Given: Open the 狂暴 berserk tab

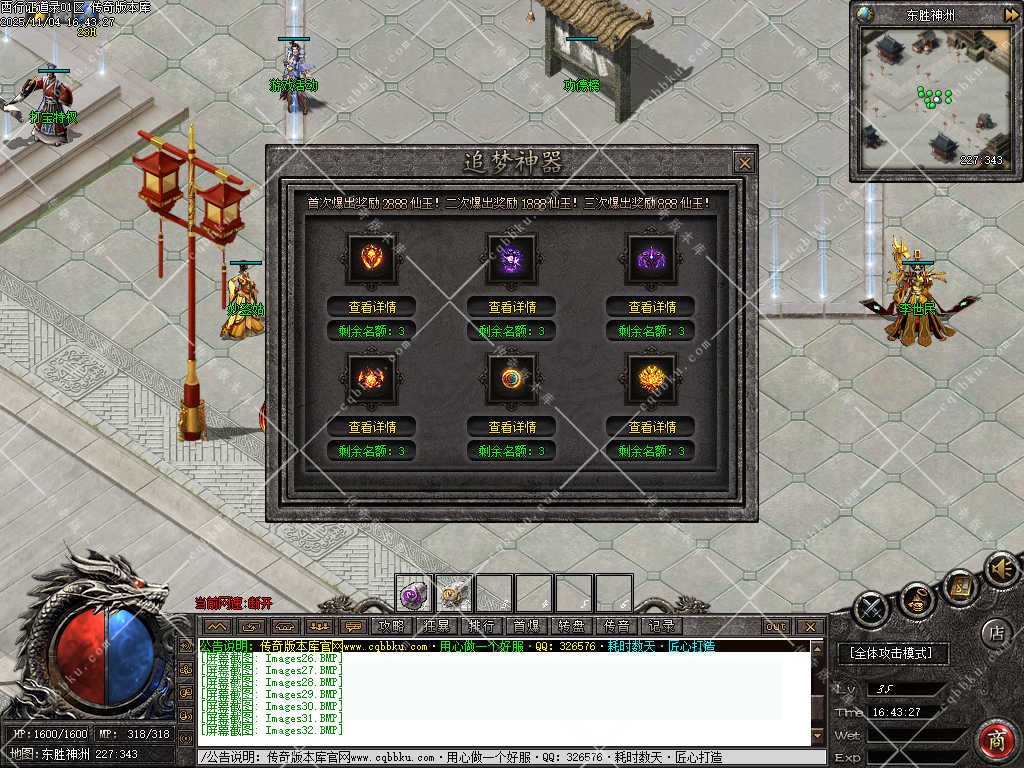Looking at the screenshot, I should click(x=436, y=626).
